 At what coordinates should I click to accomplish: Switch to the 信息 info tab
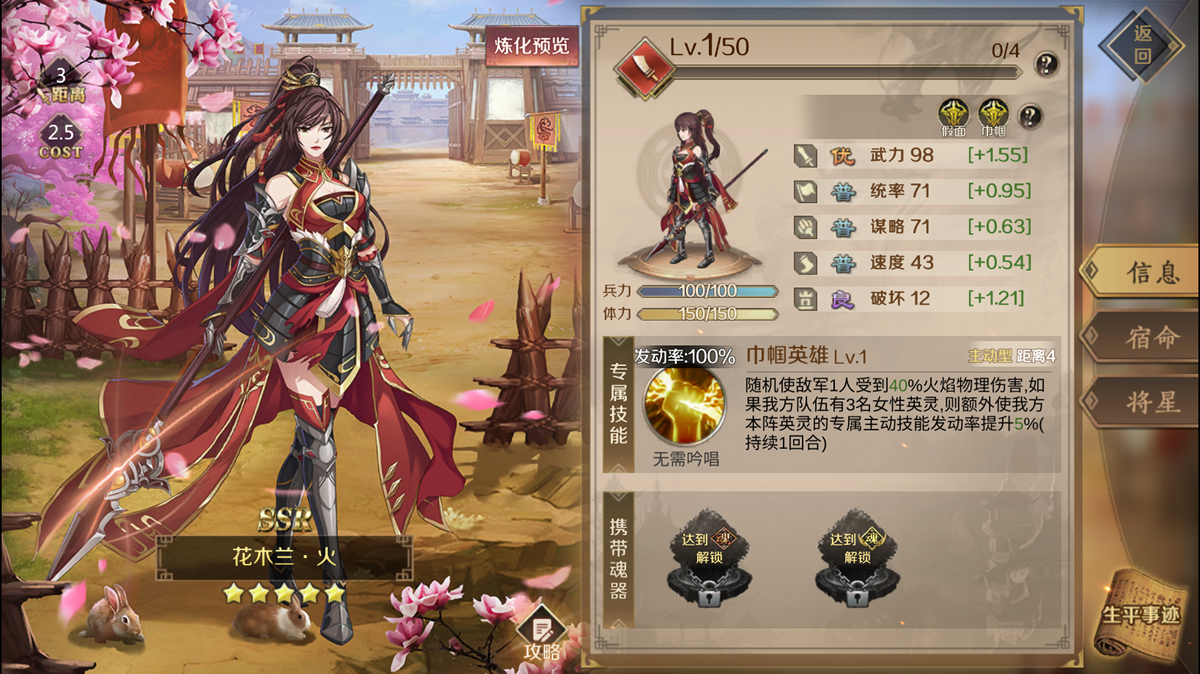point(1140,272)
